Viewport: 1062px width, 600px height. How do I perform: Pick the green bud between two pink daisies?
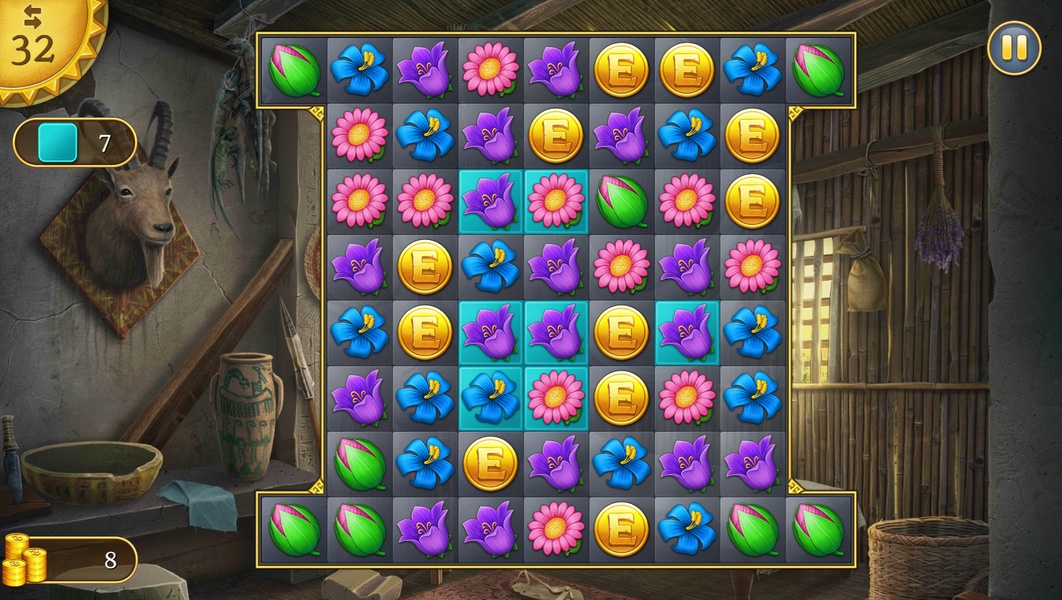point(621,201)
